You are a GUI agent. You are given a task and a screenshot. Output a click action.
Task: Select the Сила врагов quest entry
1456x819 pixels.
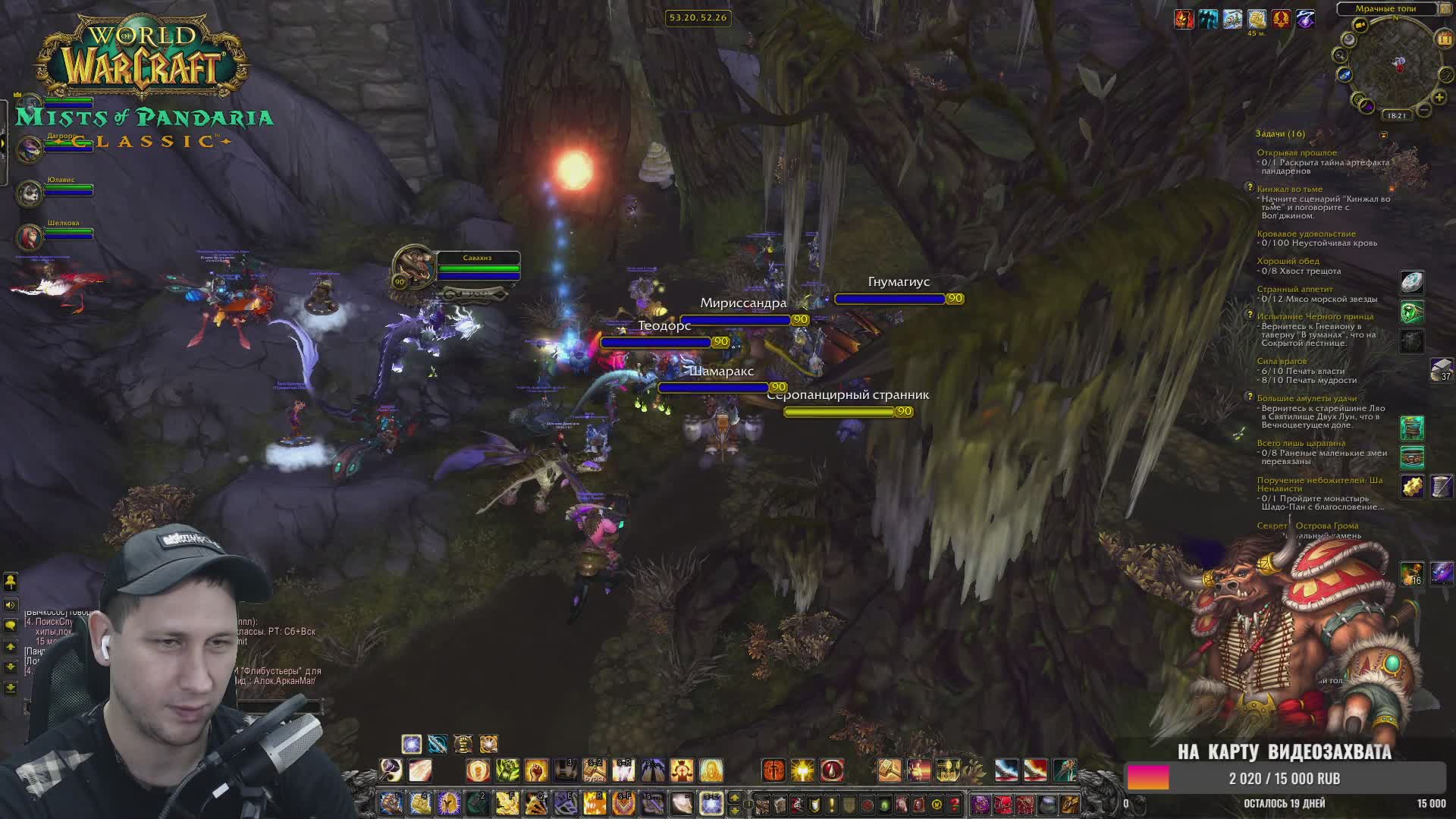tap(1282, 361)
